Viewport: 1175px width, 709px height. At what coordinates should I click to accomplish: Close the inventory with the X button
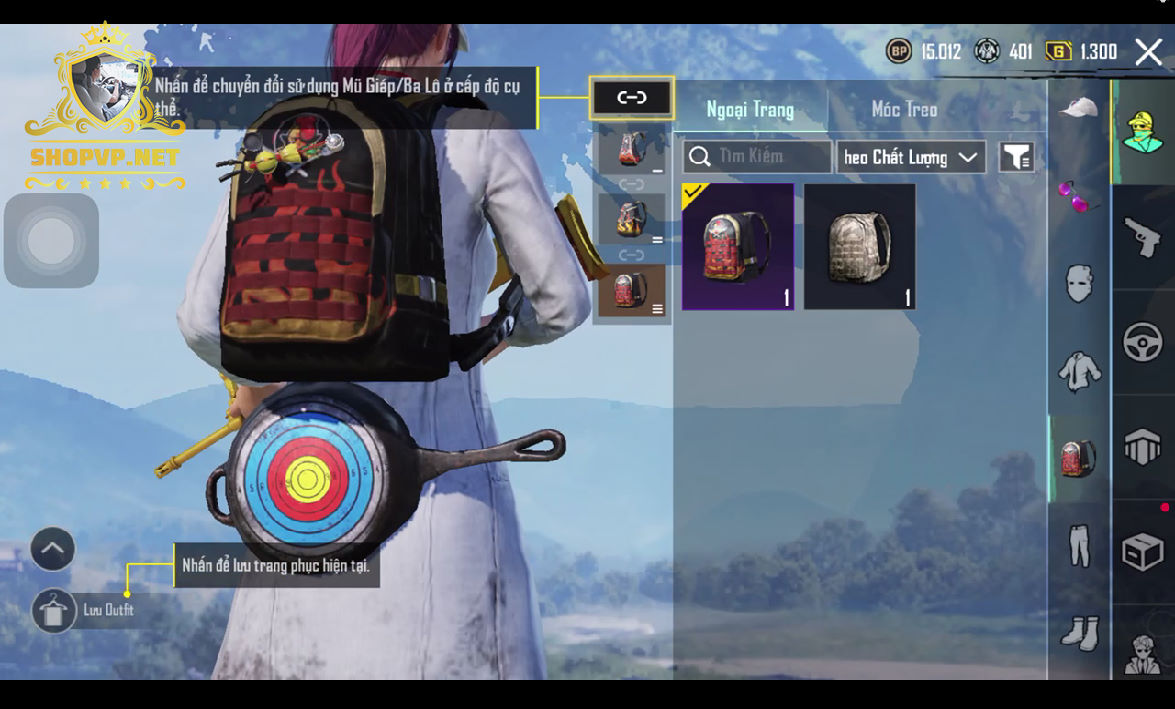(x=1148, y=51)
